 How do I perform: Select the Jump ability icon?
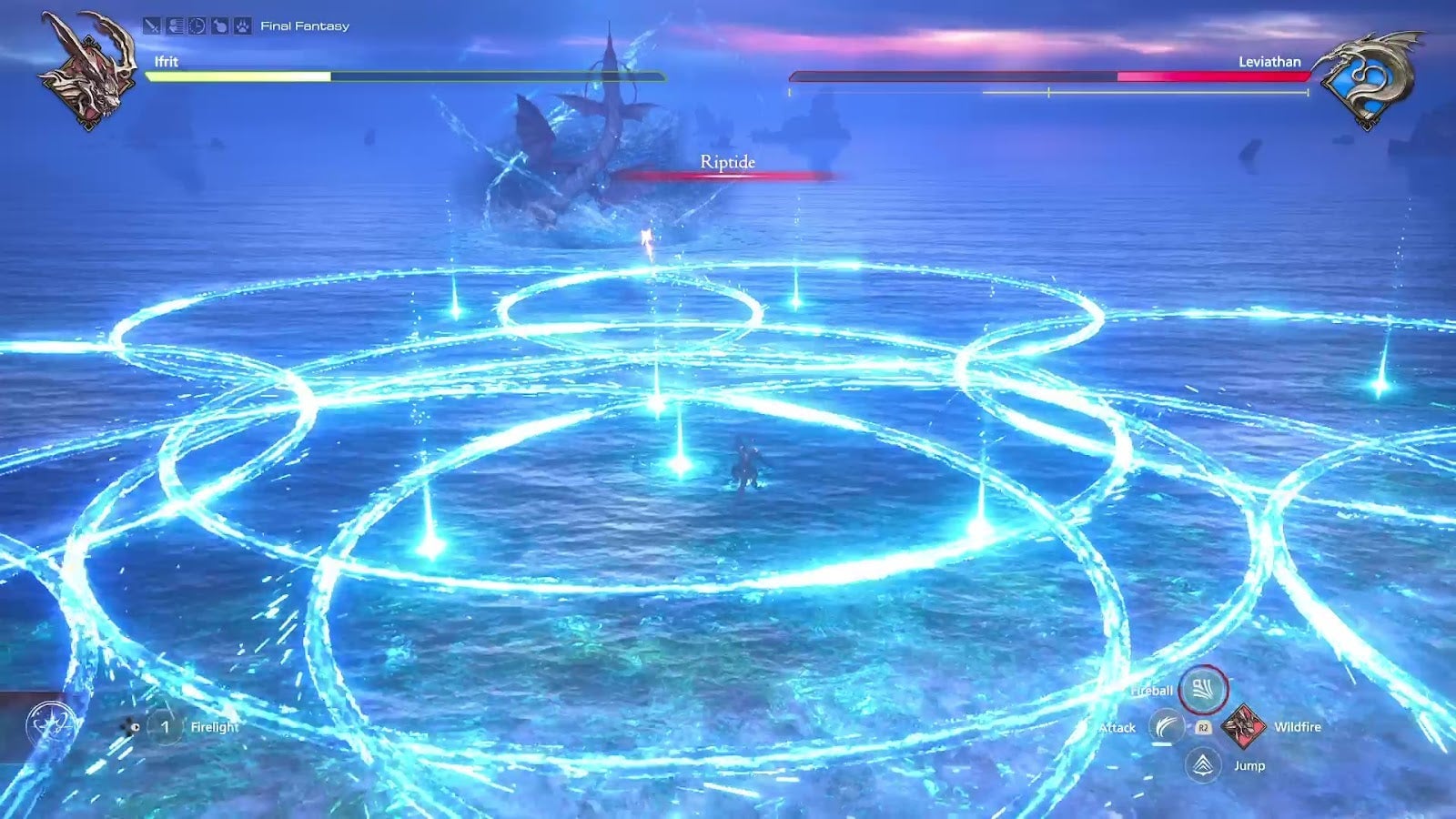point(1202,765)
